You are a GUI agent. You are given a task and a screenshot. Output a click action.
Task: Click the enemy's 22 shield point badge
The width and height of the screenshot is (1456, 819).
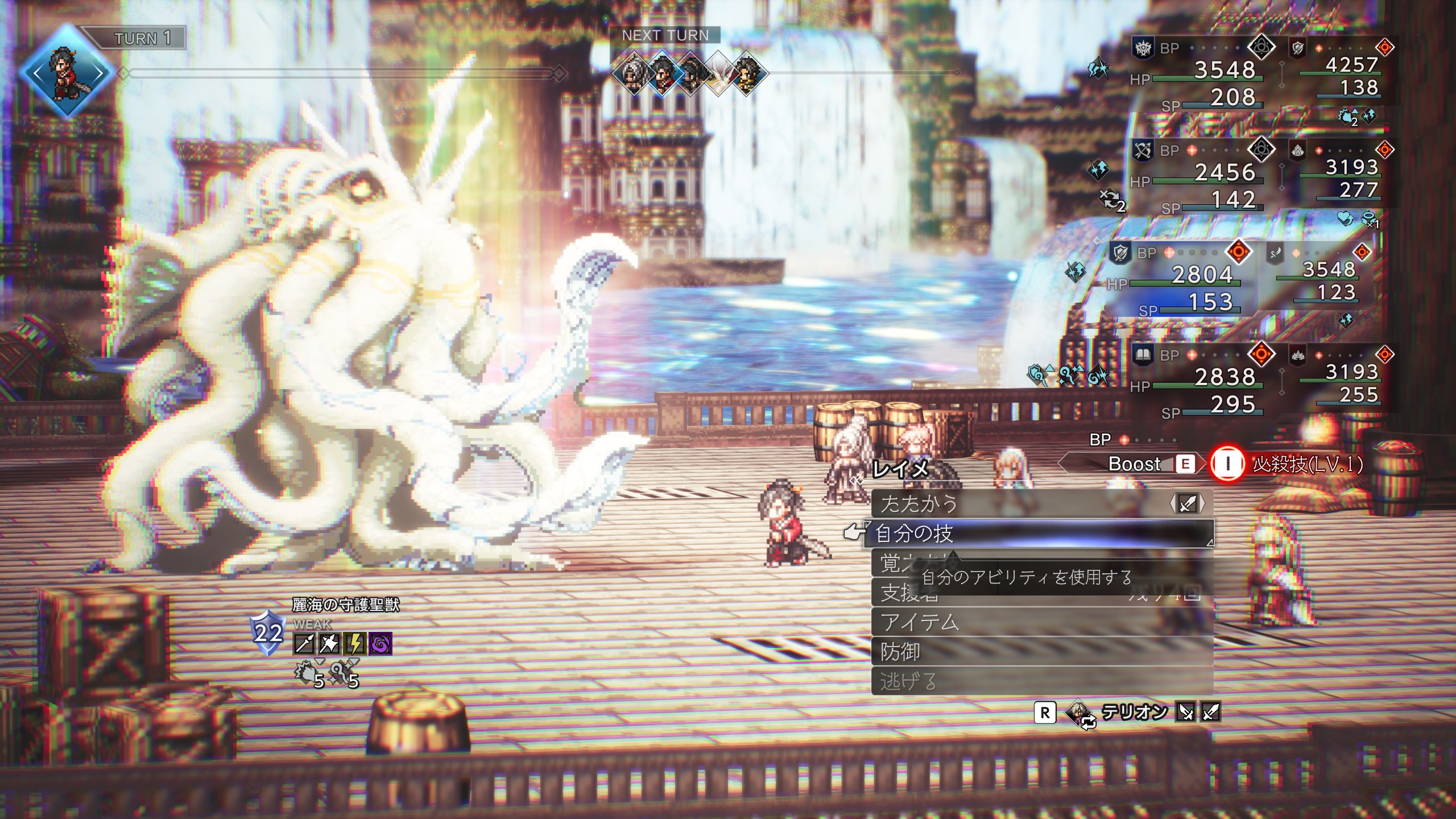[268, 633]
